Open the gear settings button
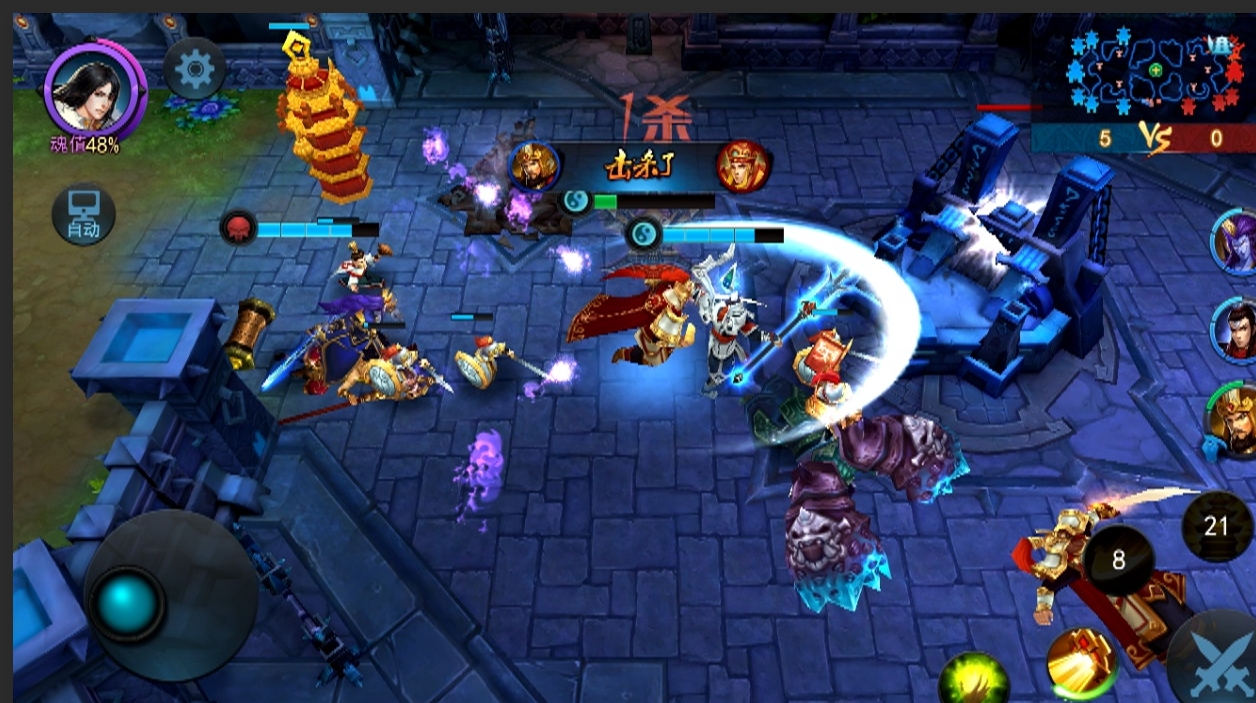This screenshot has width=1256, height=703. coord(195,69)
